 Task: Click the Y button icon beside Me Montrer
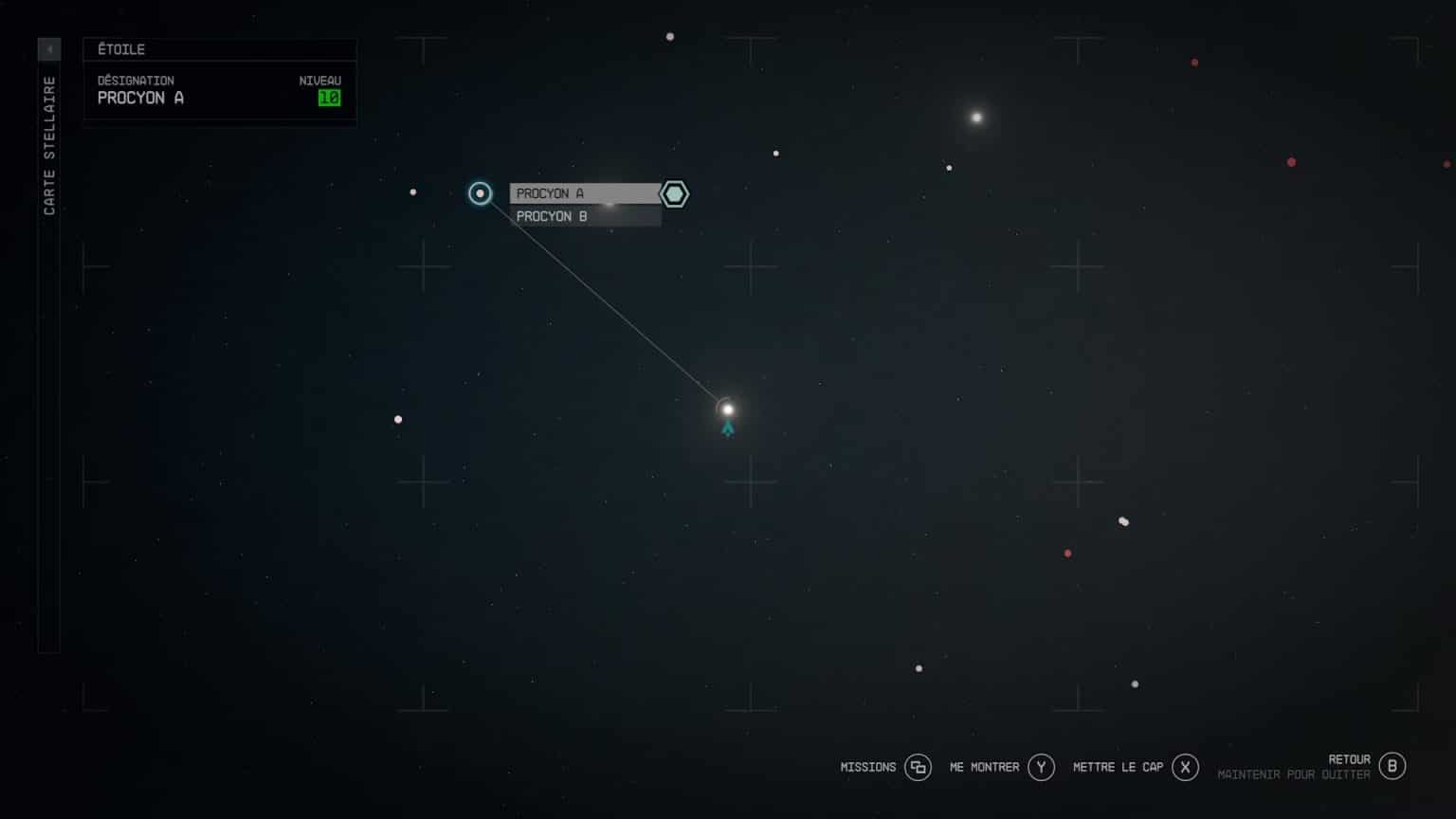click(1041, 767)
